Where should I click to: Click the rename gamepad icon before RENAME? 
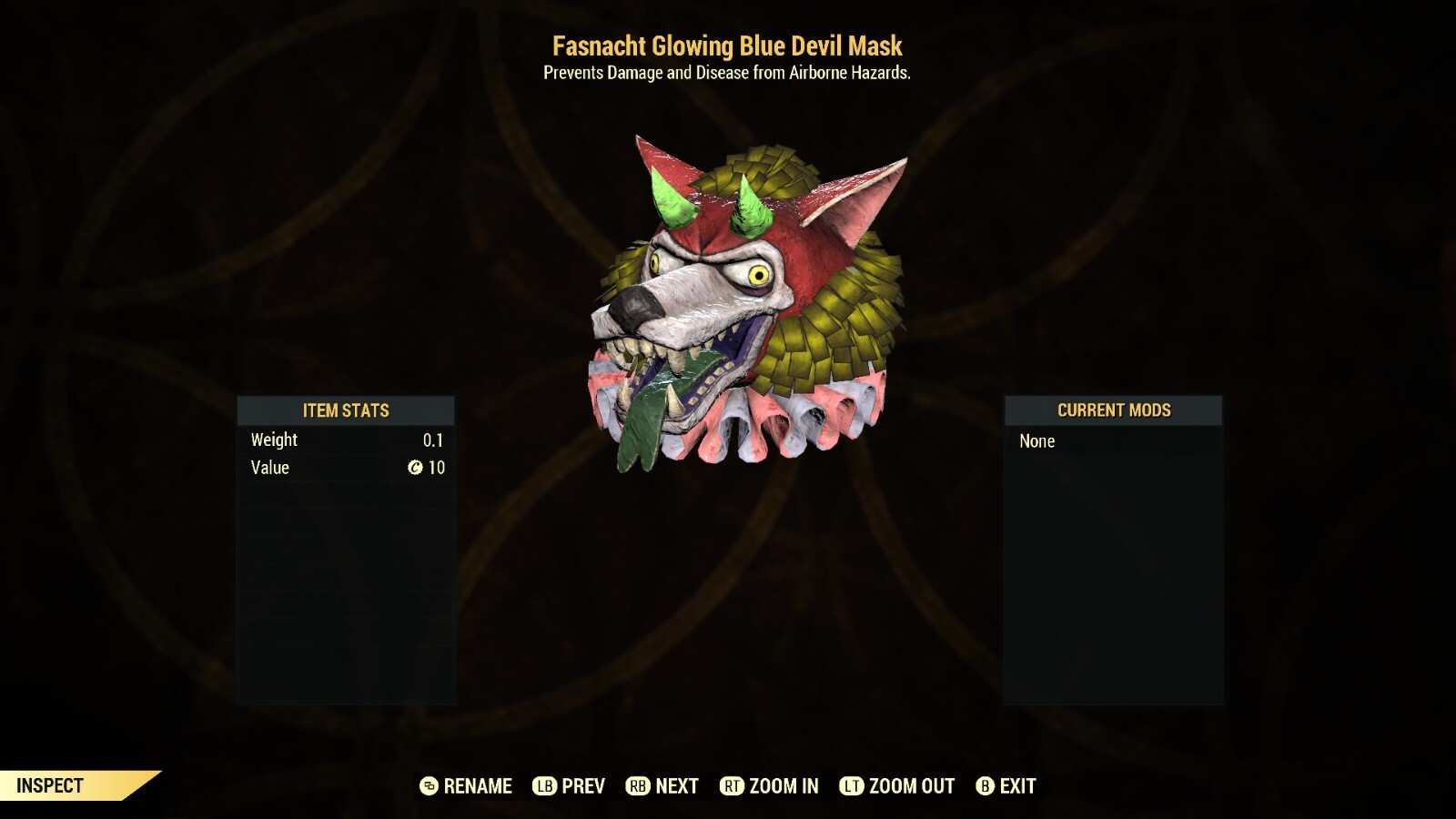pyautogui.click(x=431, y=785)
